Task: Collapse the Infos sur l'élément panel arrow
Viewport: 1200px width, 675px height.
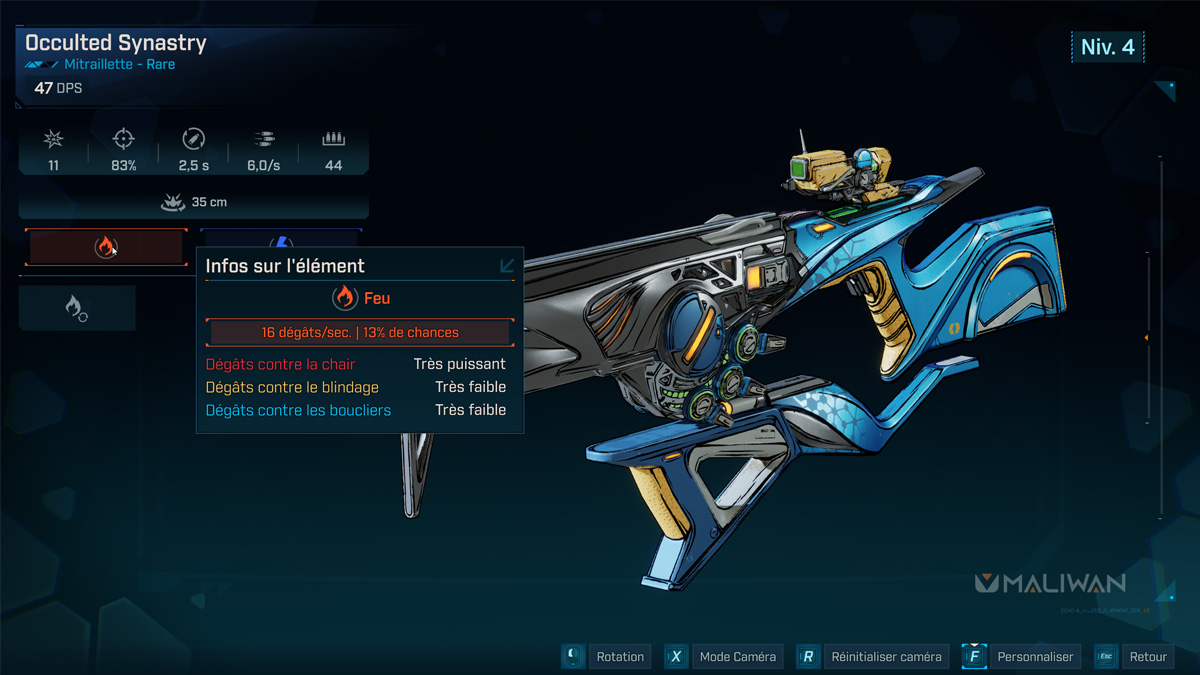Action: [507, 266]
